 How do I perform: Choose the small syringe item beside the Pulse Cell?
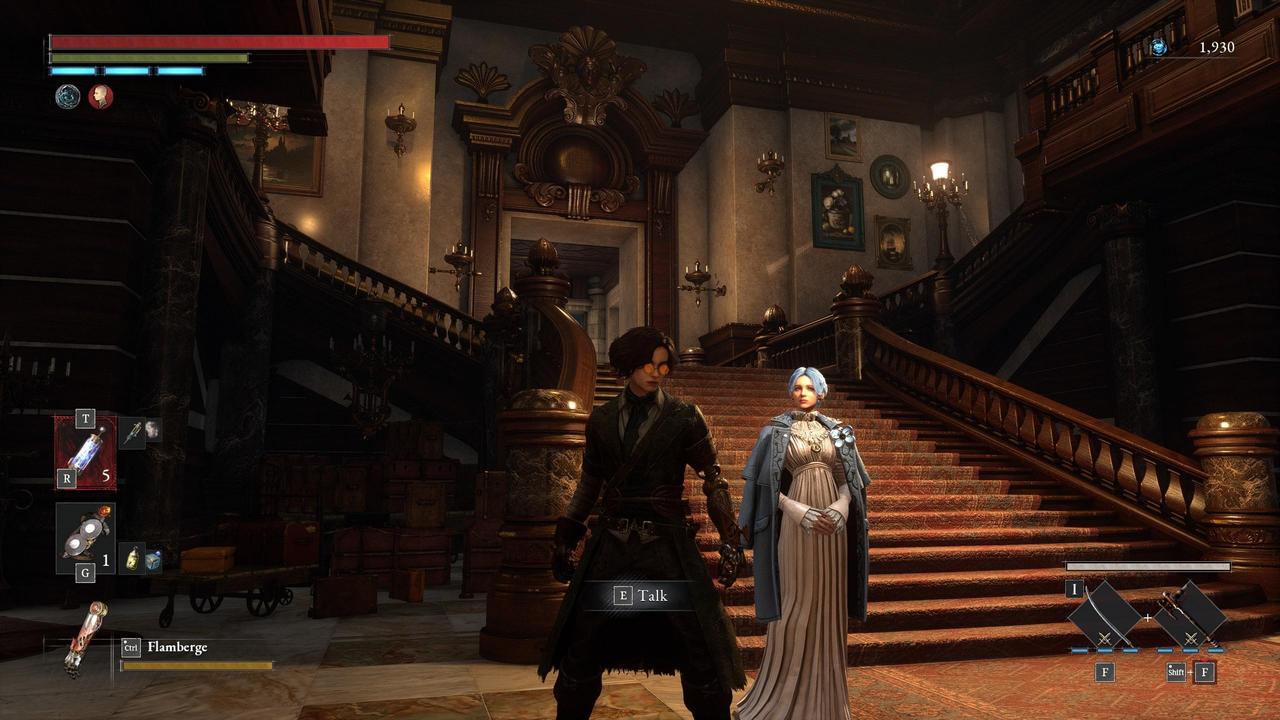[135, 431]
